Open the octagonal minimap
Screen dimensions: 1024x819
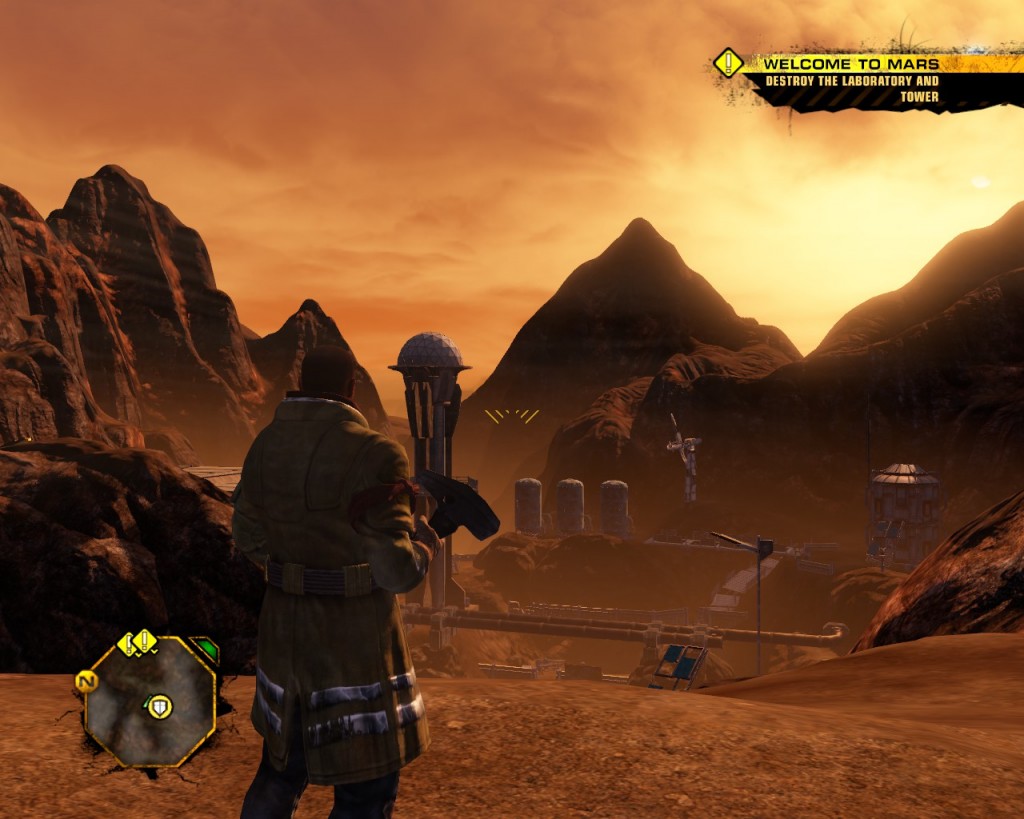click(x=150, y=701)
